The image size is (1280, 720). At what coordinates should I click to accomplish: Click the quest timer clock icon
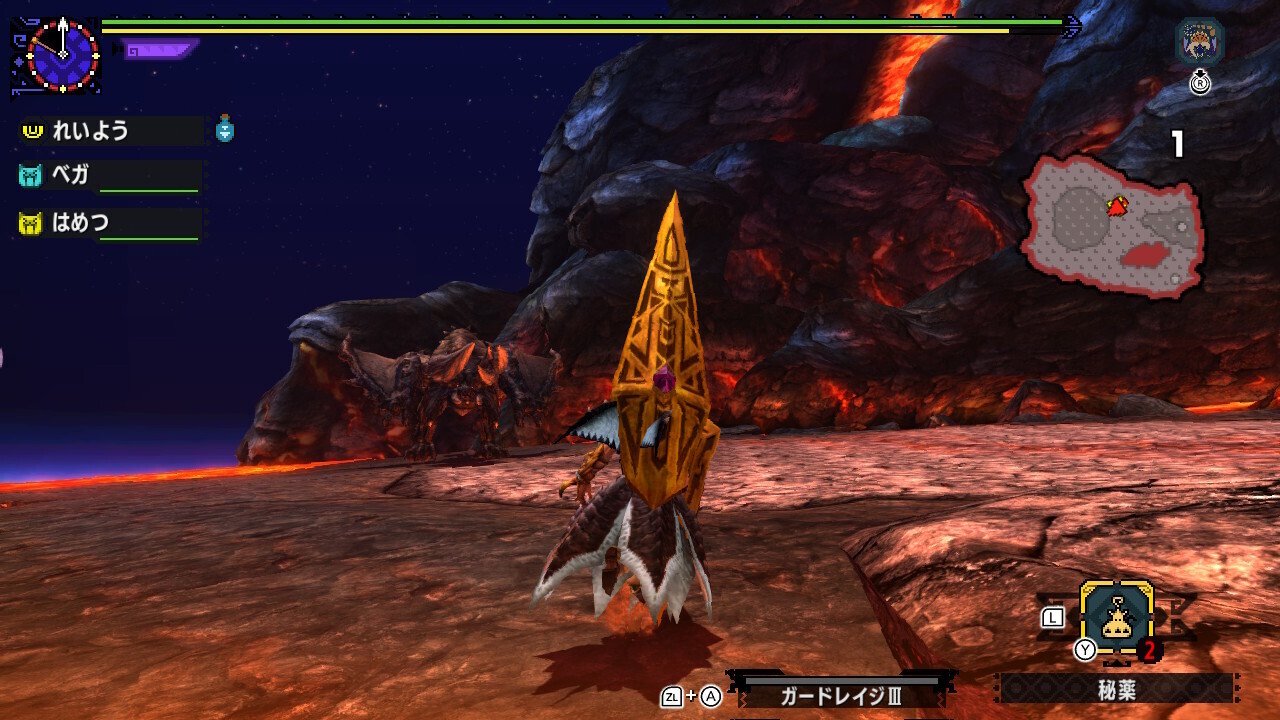[62, 55]
